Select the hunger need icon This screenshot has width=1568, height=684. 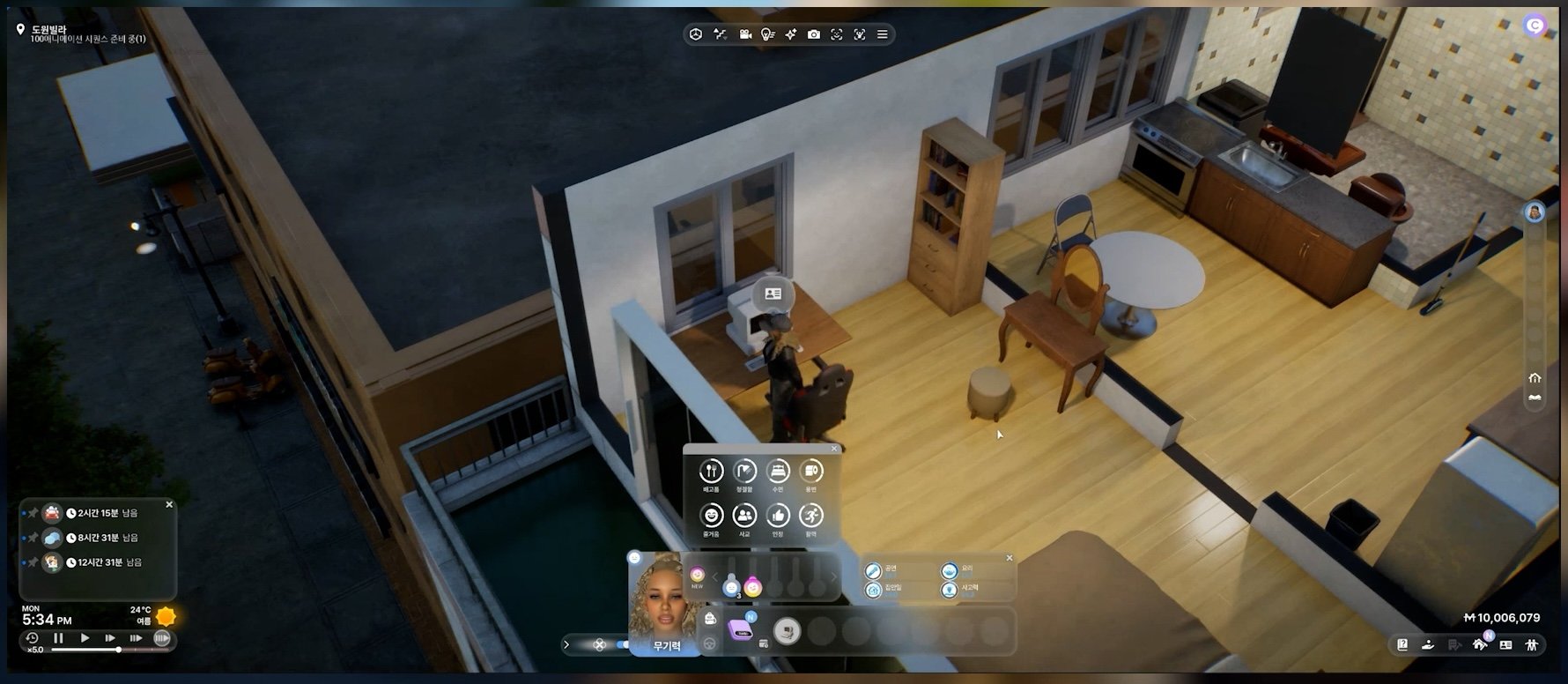(x=711, y=472)
